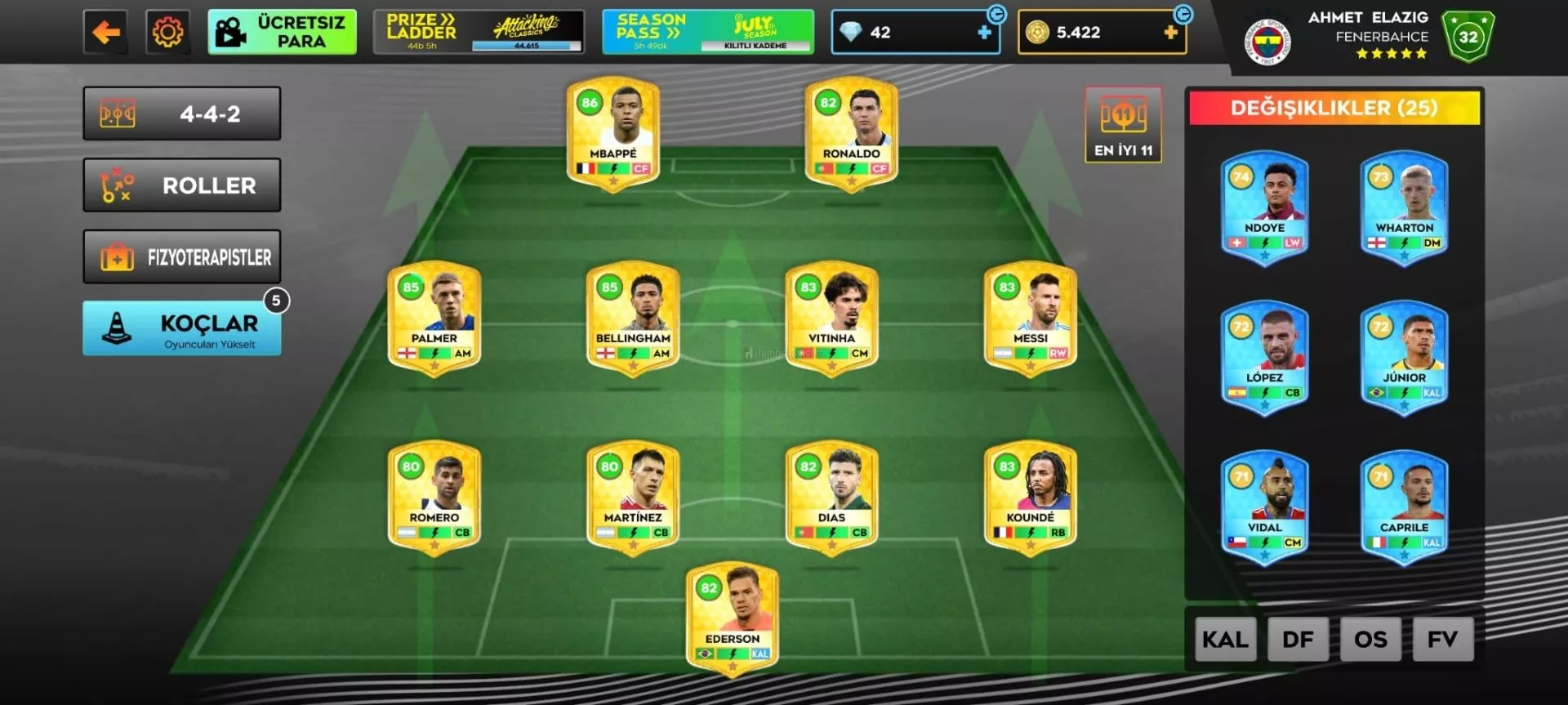Filter substitutes by KAL
This screenshot has width=1568, height=705.
pos(1225,639)
